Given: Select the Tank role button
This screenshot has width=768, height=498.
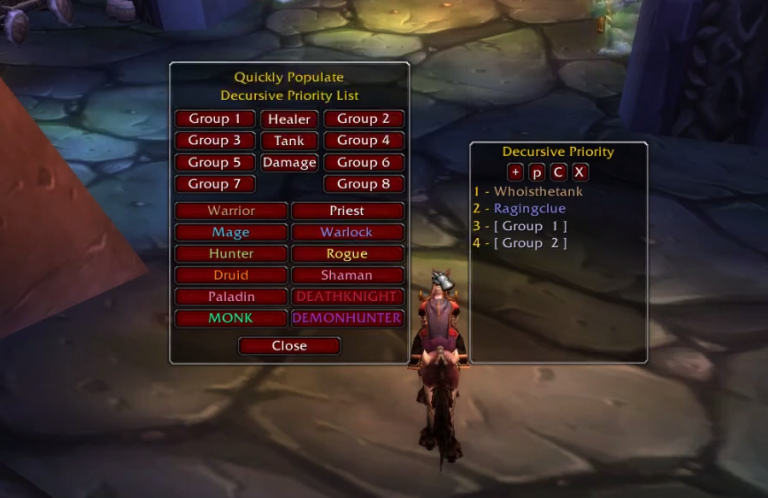Looking at the screenshot, I should pyautogui.click(x=289, y=141).
